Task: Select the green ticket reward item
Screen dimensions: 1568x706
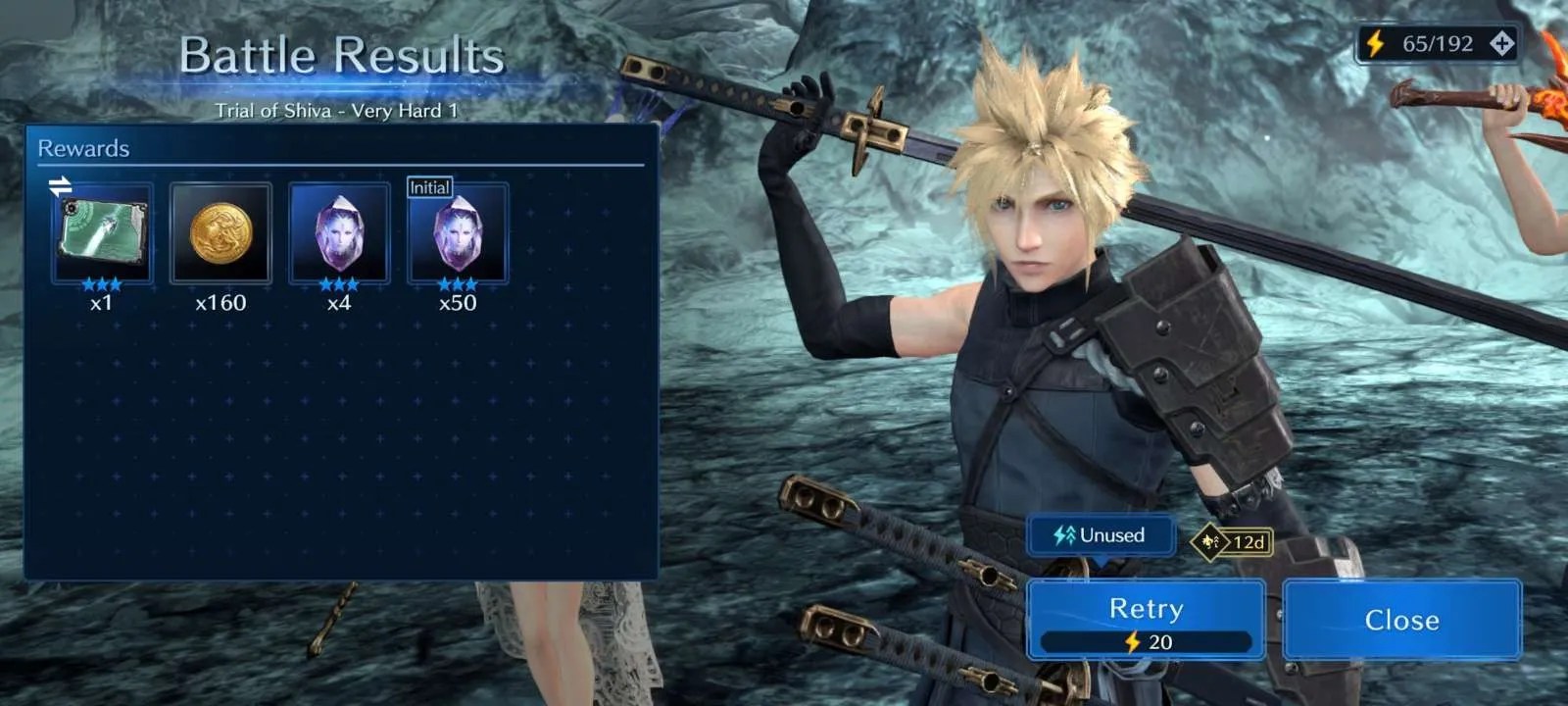Action: pos(102,233)
